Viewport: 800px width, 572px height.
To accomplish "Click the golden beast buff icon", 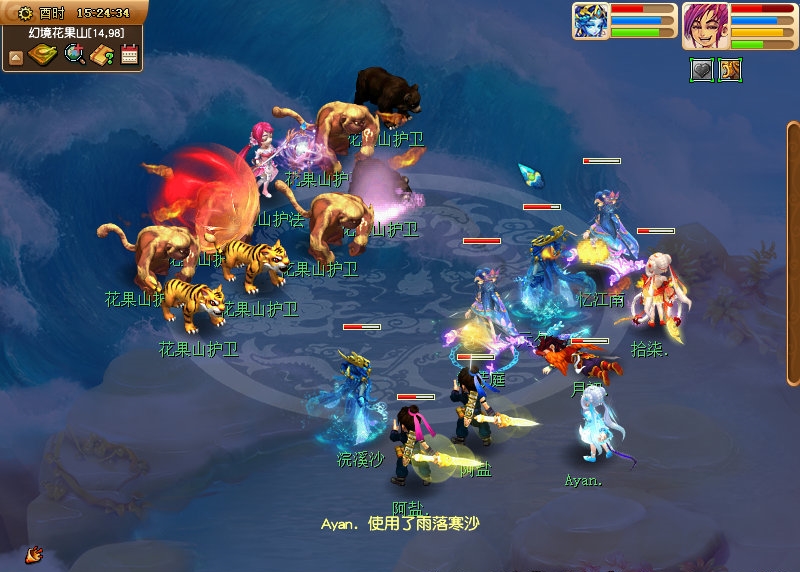I will [729, 70].
